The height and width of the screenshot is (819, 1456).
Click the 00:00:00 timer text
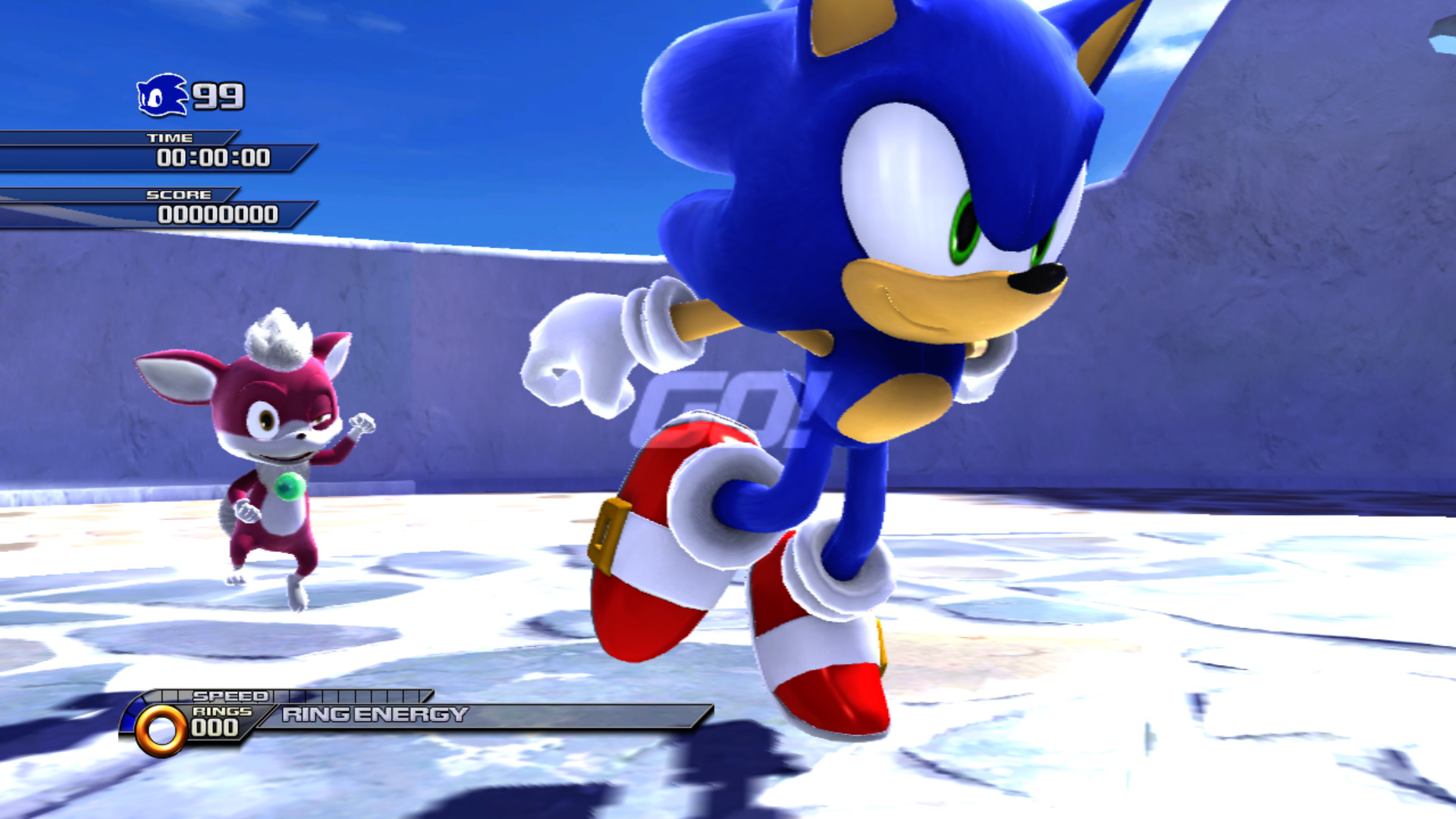click(x=215, y=157)
